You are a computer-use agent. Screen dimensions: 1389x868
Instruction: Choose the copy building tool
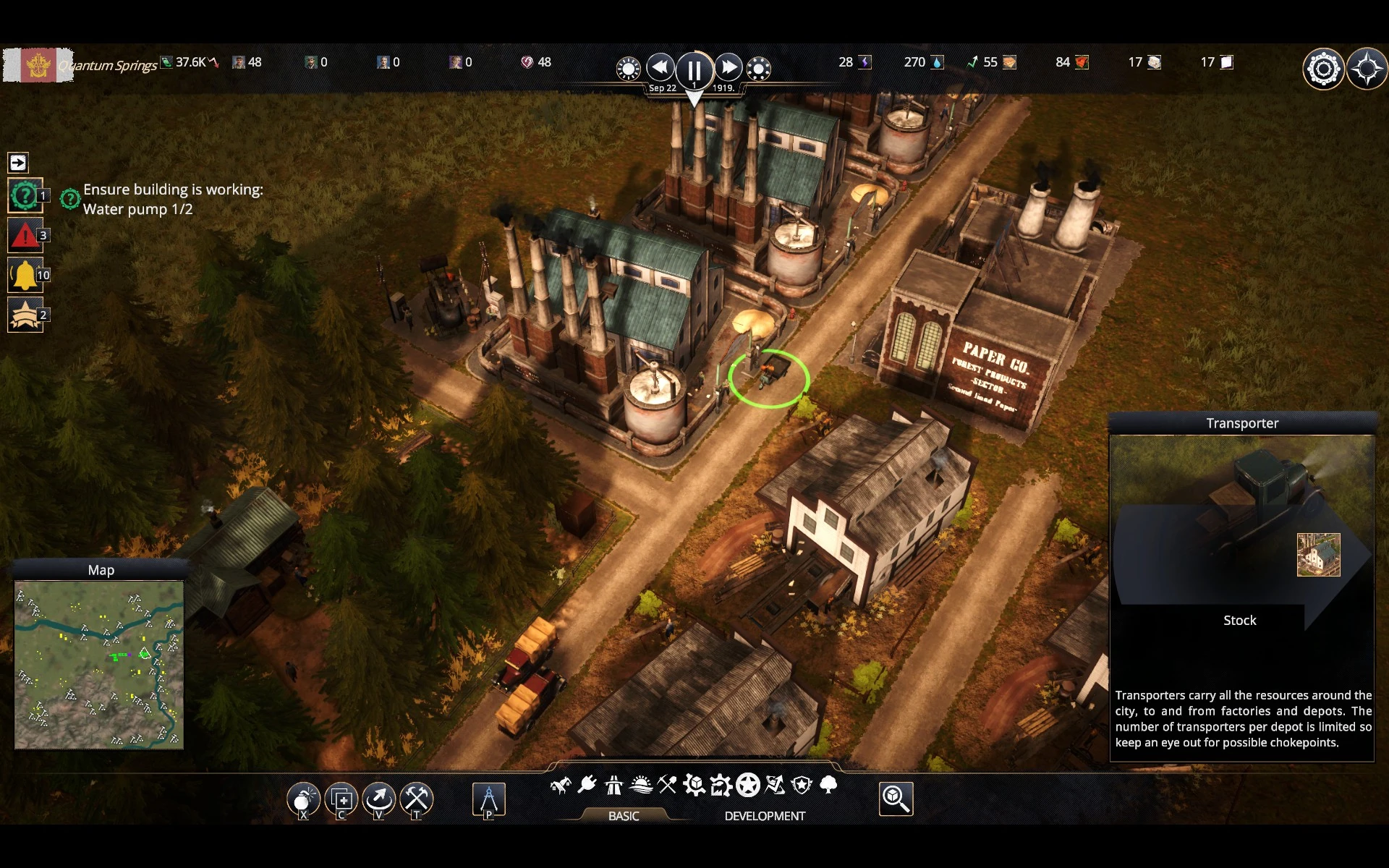[x=341, y=799]
